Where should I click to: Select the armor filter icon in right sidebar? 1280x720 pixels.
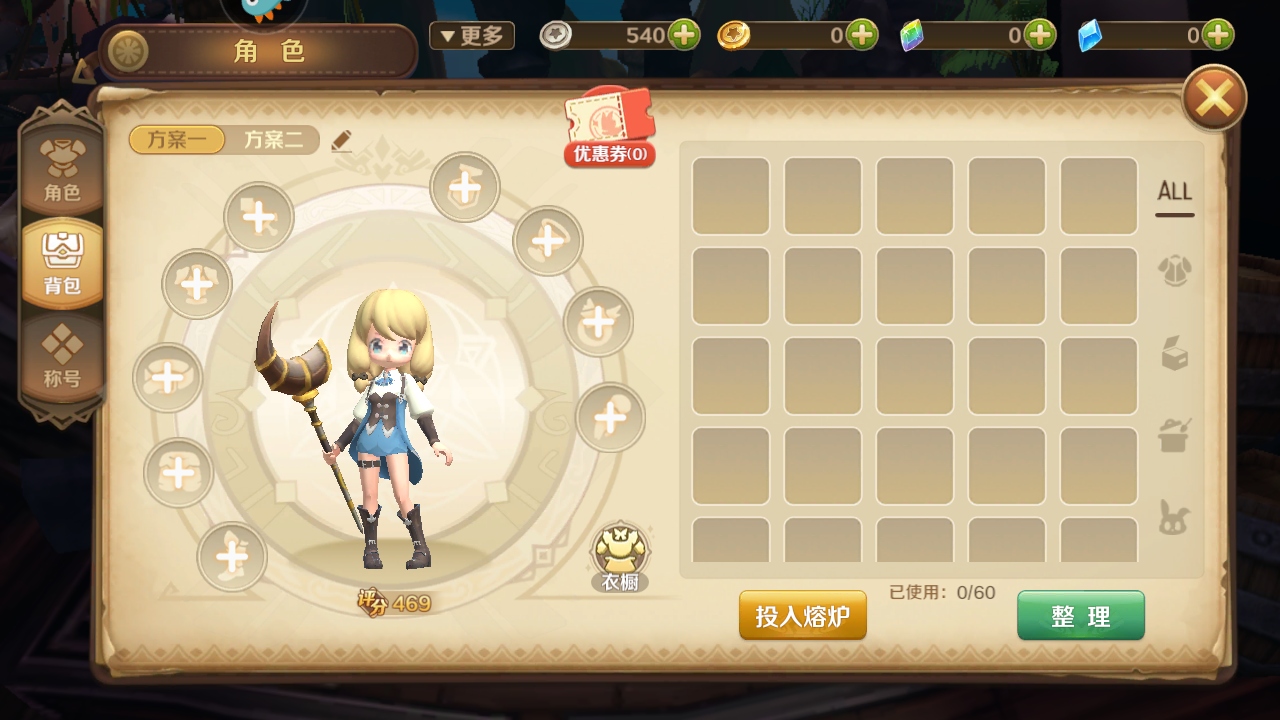tap(1173, 270)
